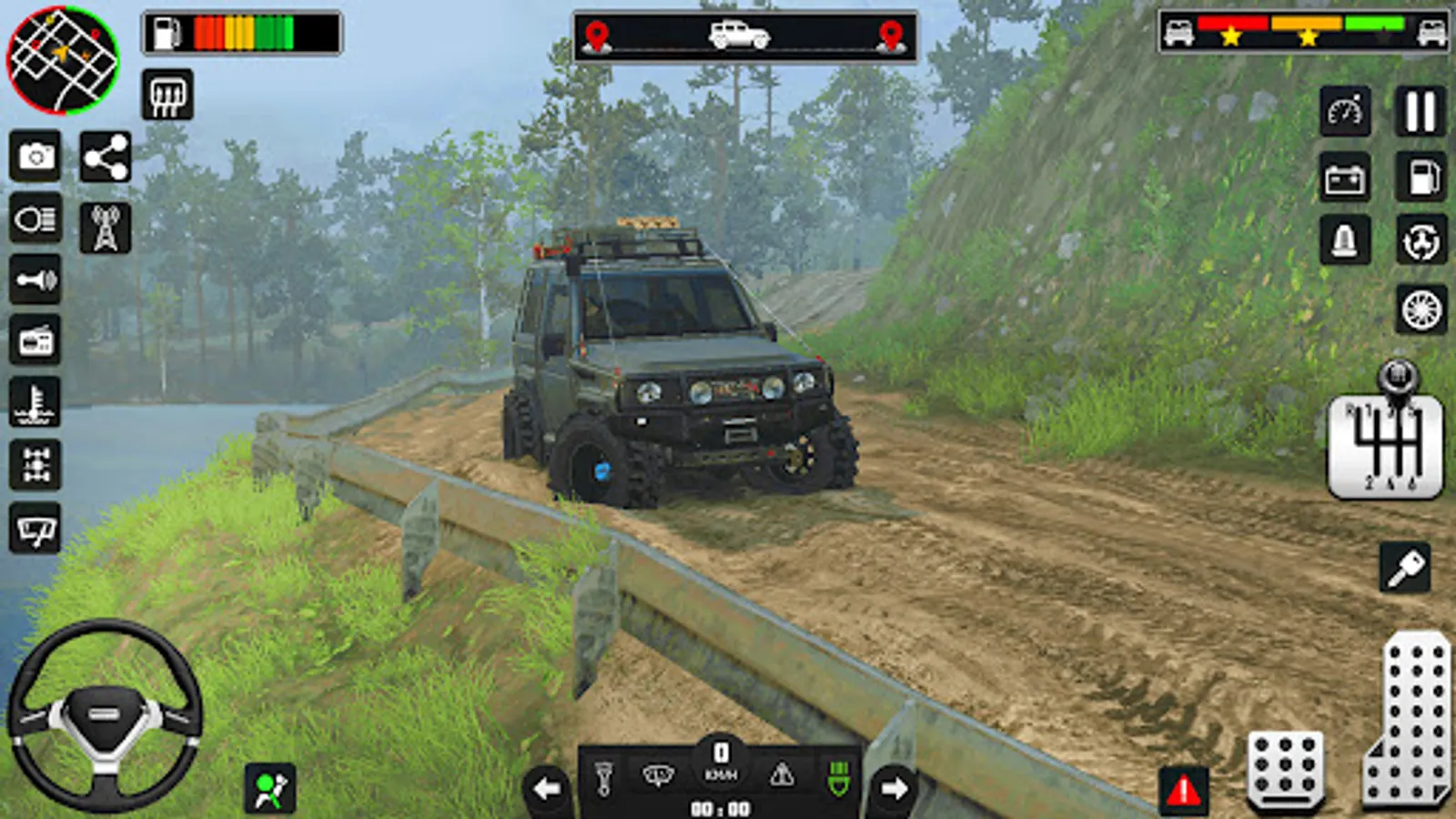Open the fuel pump refuel icon

click(x=1421, y=177)
